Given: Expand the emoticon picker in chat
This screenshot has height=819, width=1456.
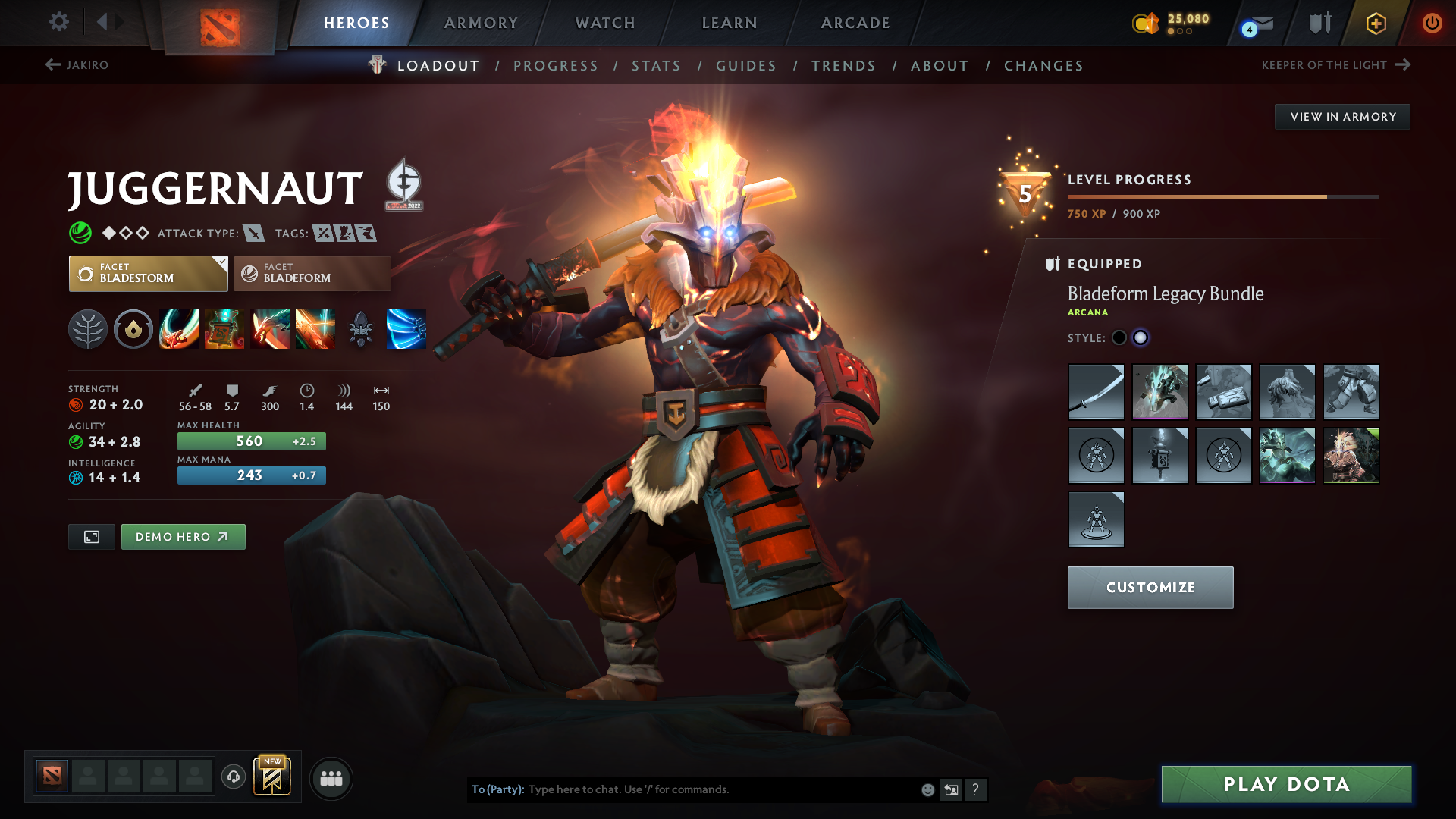Looking at the screenshot, I should click(x=927, y=789).
